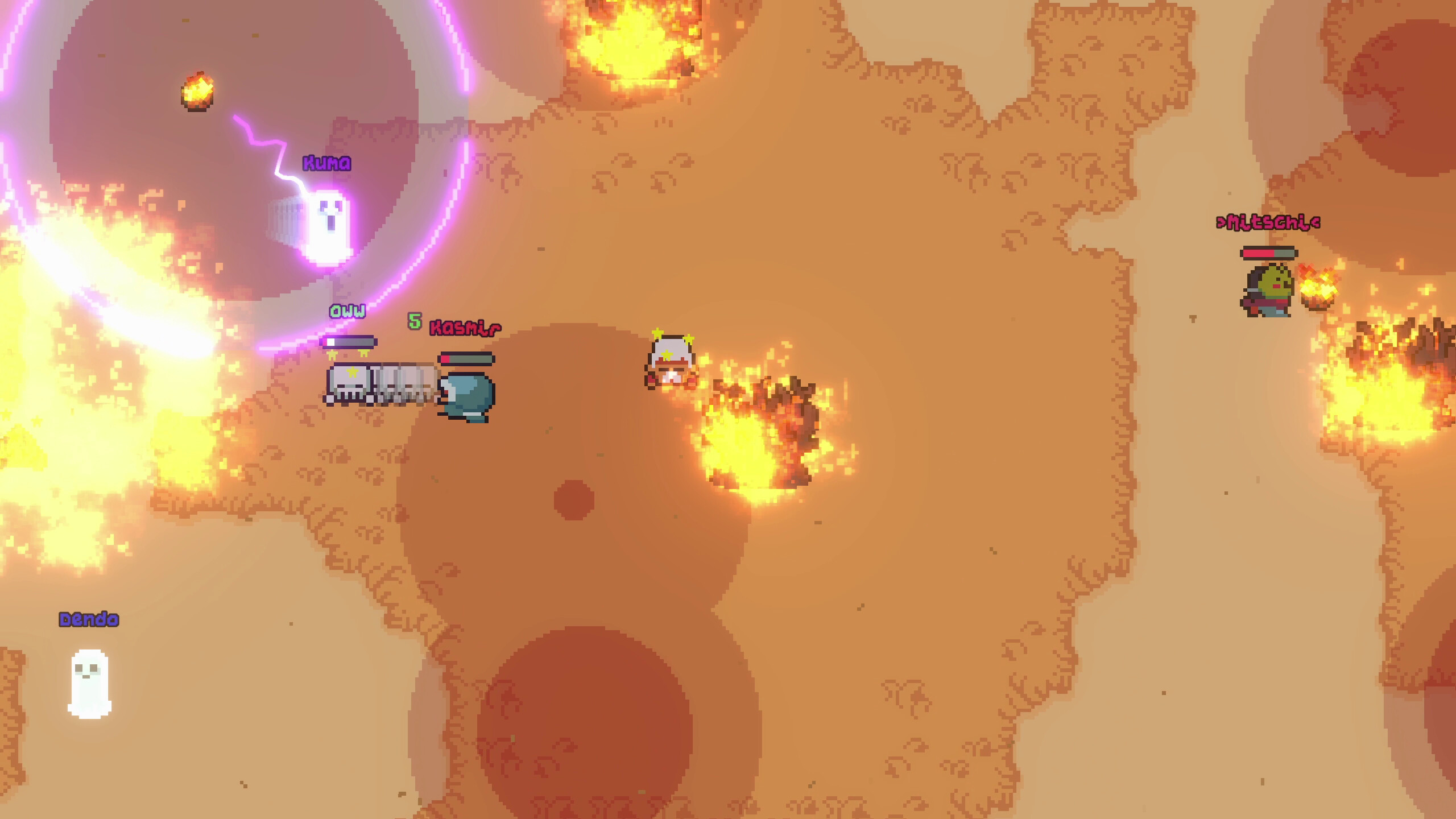Click OWW's purple health bar
This screenshot has width=1456, height=819.
[x=350, y=342]
